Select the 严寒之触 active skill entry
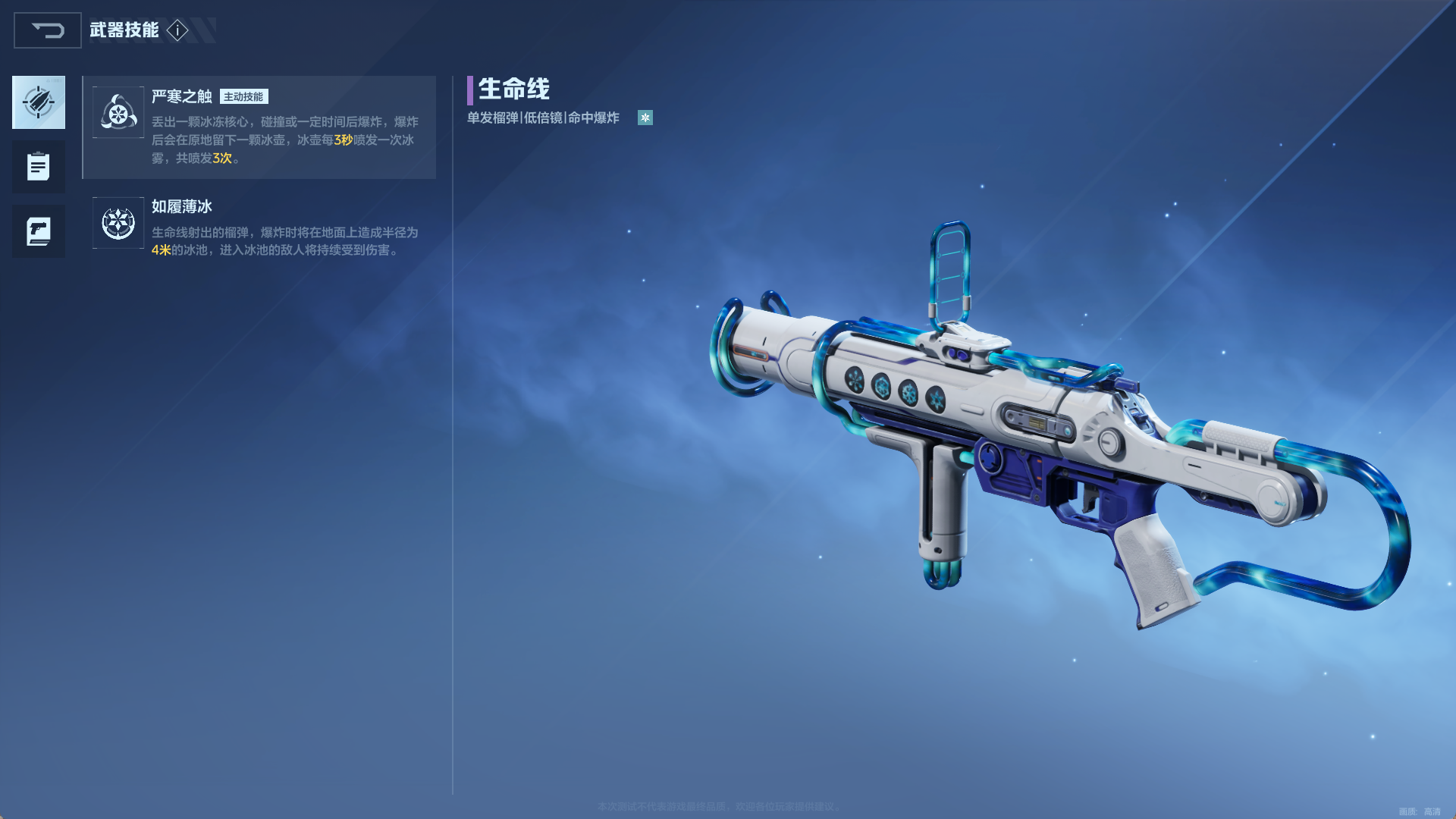Screen dimensions: 1456x819 (x=259, y=127)
